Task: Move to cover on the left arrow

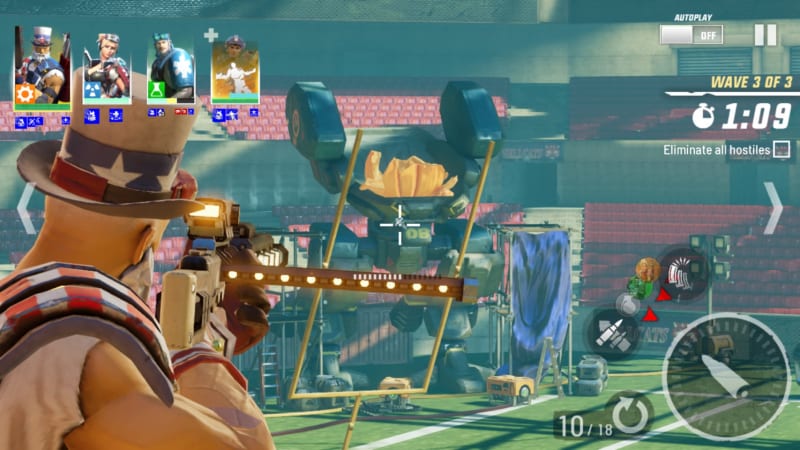Action: click(26, 208)
